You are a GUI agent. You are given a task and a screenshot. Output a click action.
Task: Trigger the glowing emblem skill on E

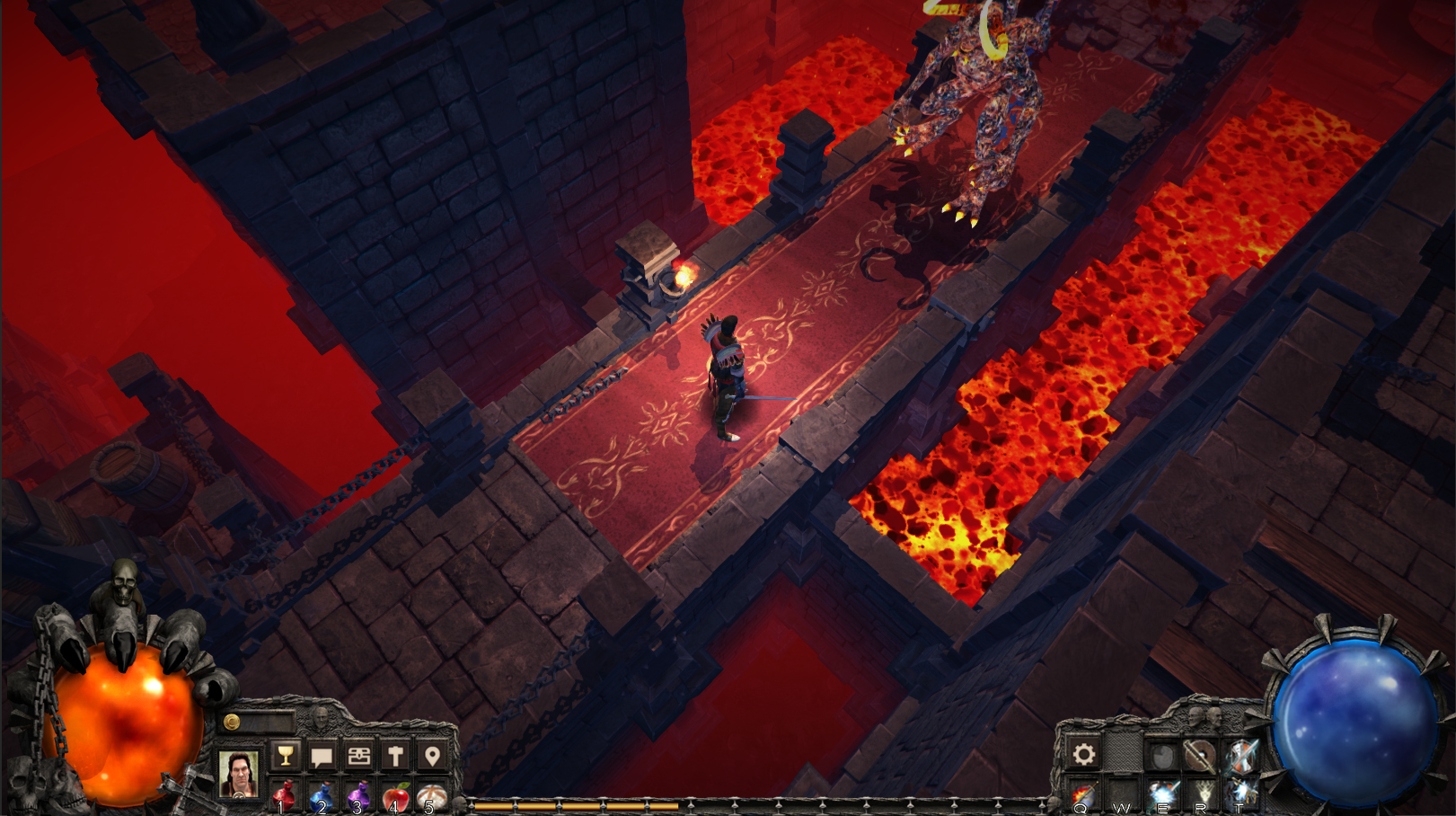(x=1164, y=793)
